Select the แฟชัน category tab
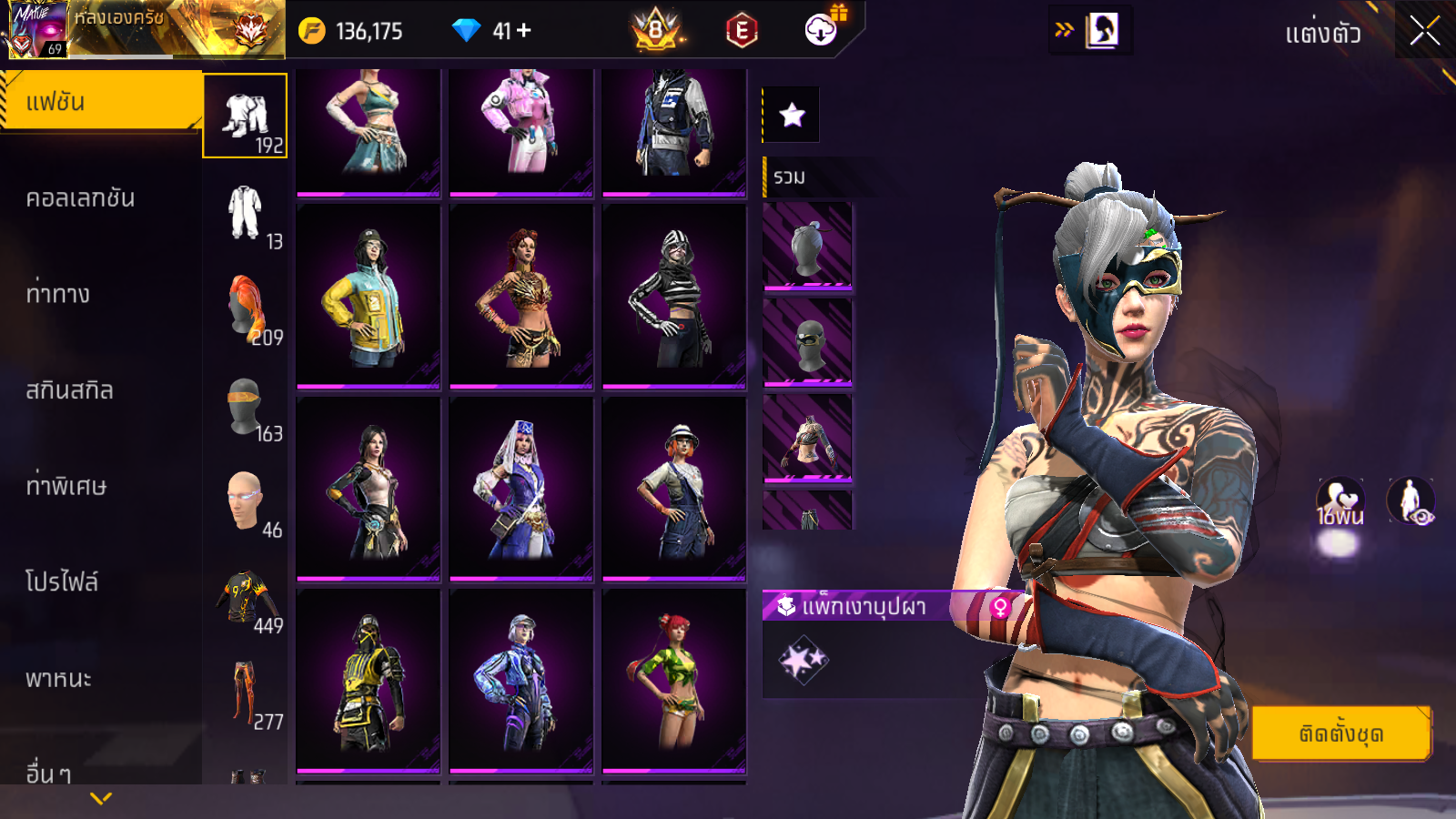 coord(101,102)
